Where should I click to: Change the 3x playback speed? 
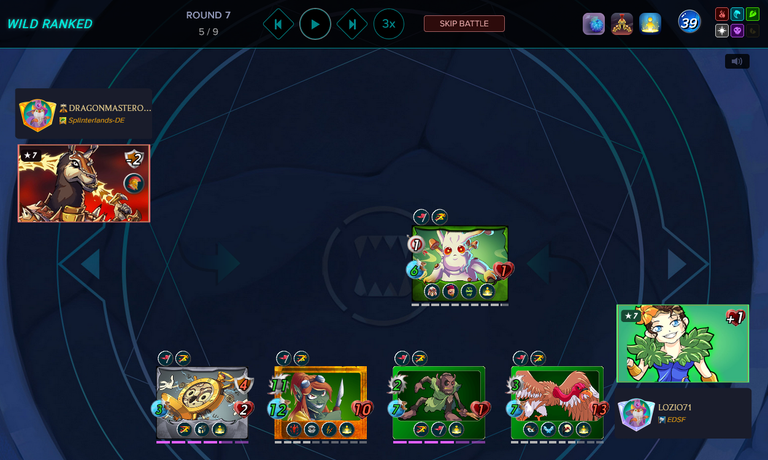tap(389, 24)
